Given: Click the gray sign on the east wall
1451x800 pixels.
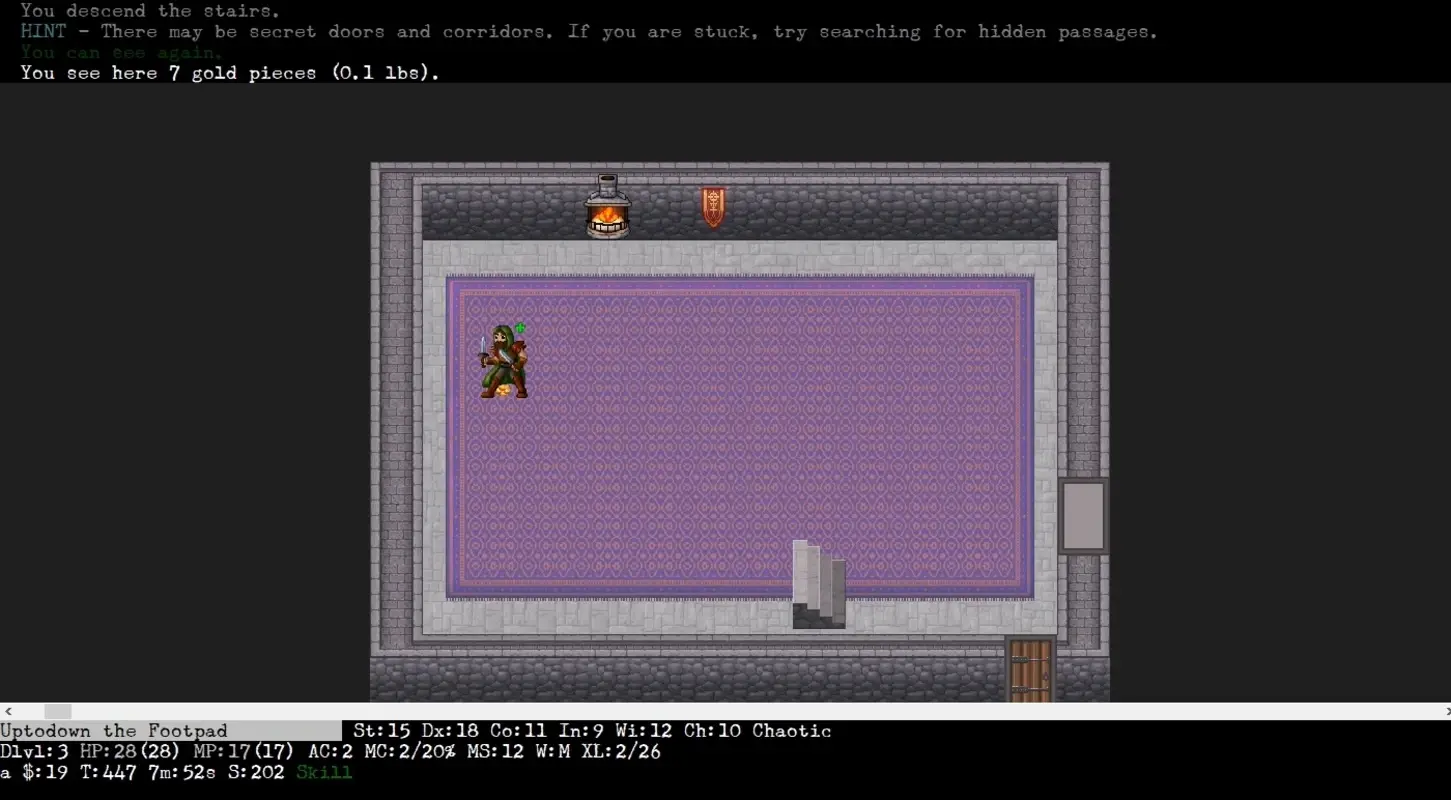Looking at the screenshot, I should click(x=1084, y=514).
